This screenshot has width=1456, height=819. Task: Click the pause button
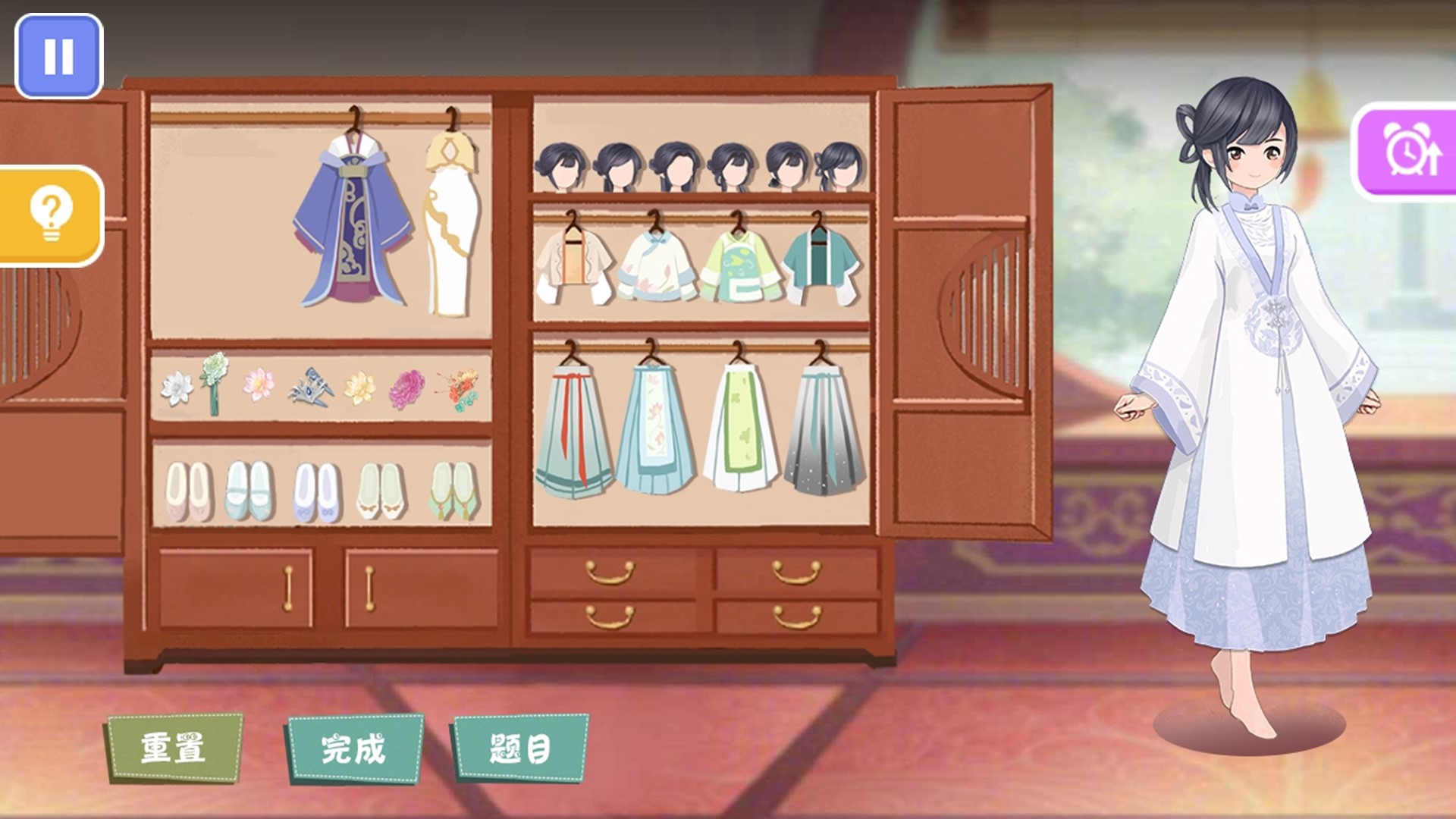click(59, 55)
